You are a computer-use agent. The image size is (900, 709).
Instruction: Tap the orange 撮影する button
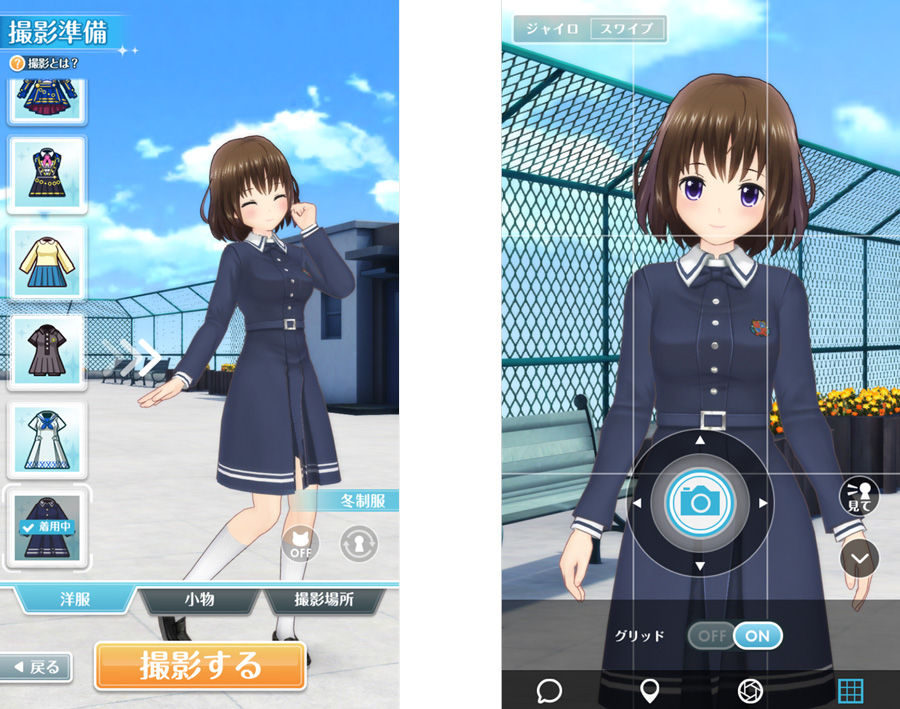click(200, 666)
